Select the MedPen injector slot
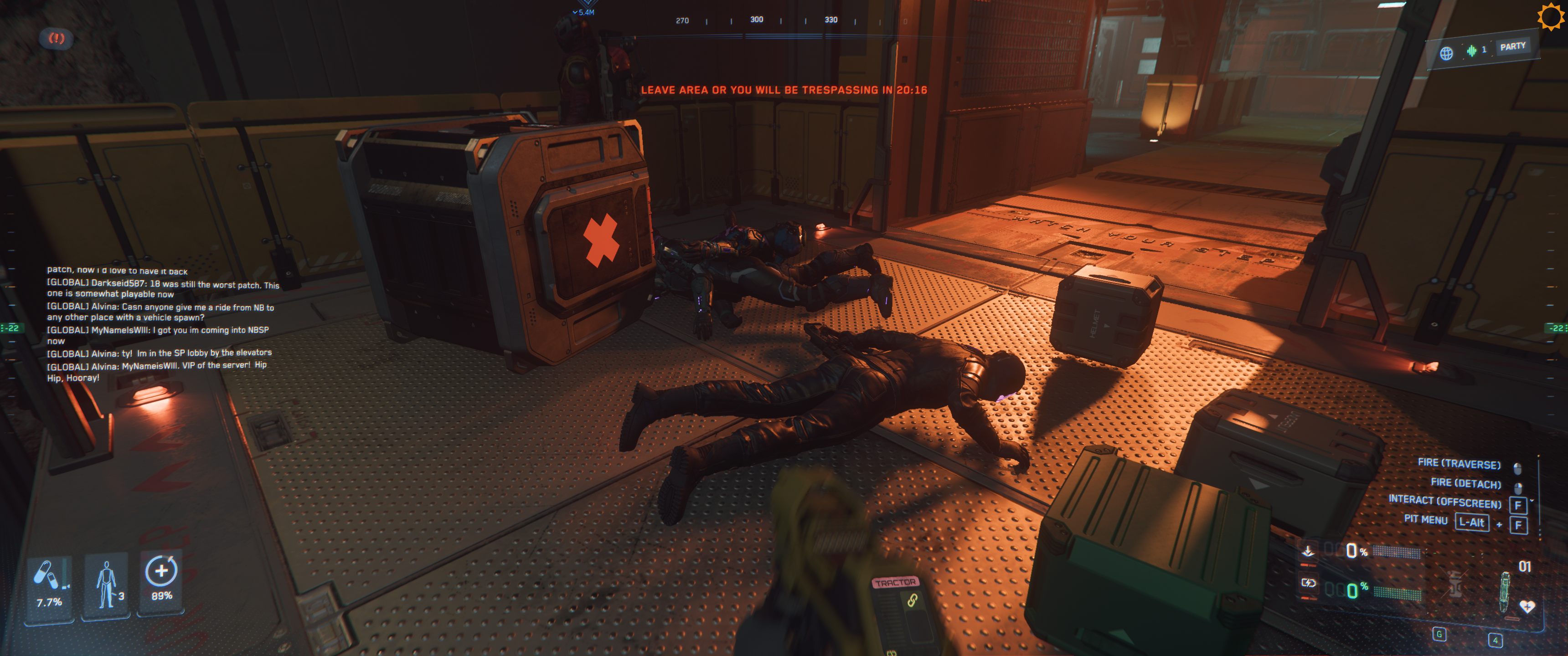This screenshot has height=656, width=1568. tap(1505, 592)
